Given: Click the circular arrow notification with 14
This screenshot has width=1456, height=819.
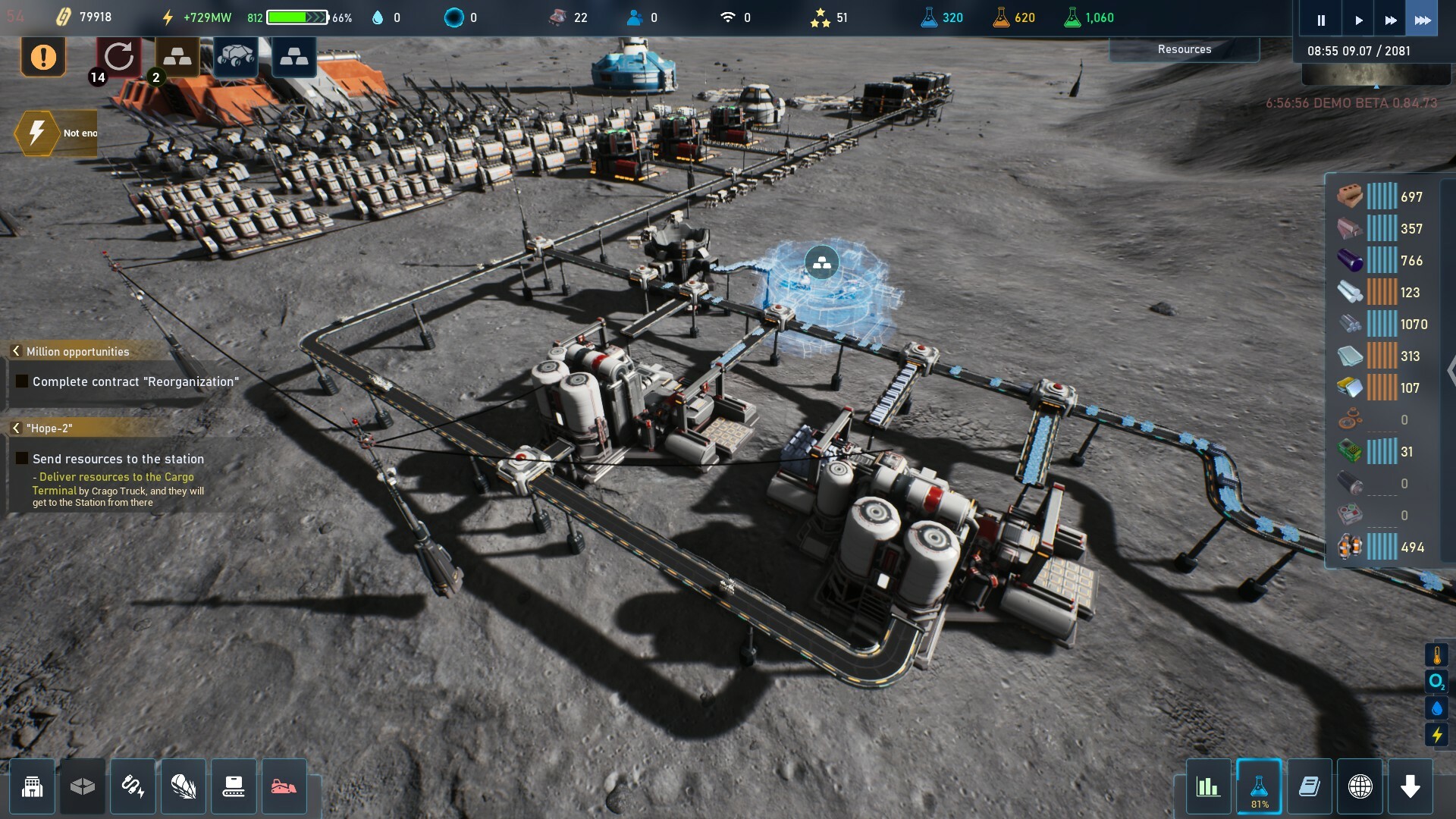Looking at the screenshot, I should tap(118, 57).
